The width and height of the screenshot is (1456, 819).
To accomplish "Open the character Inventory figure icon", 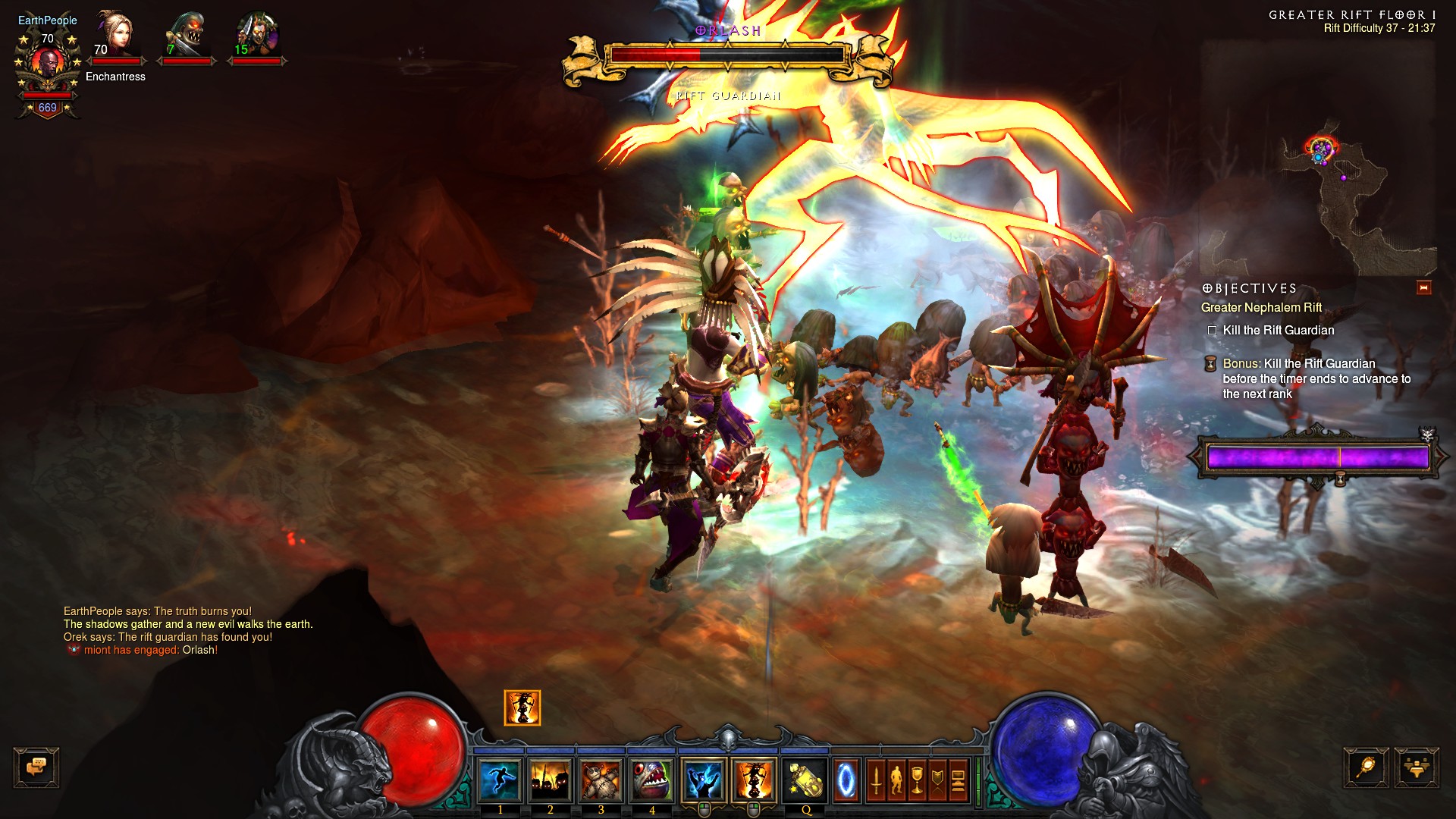I will (896, 780).
